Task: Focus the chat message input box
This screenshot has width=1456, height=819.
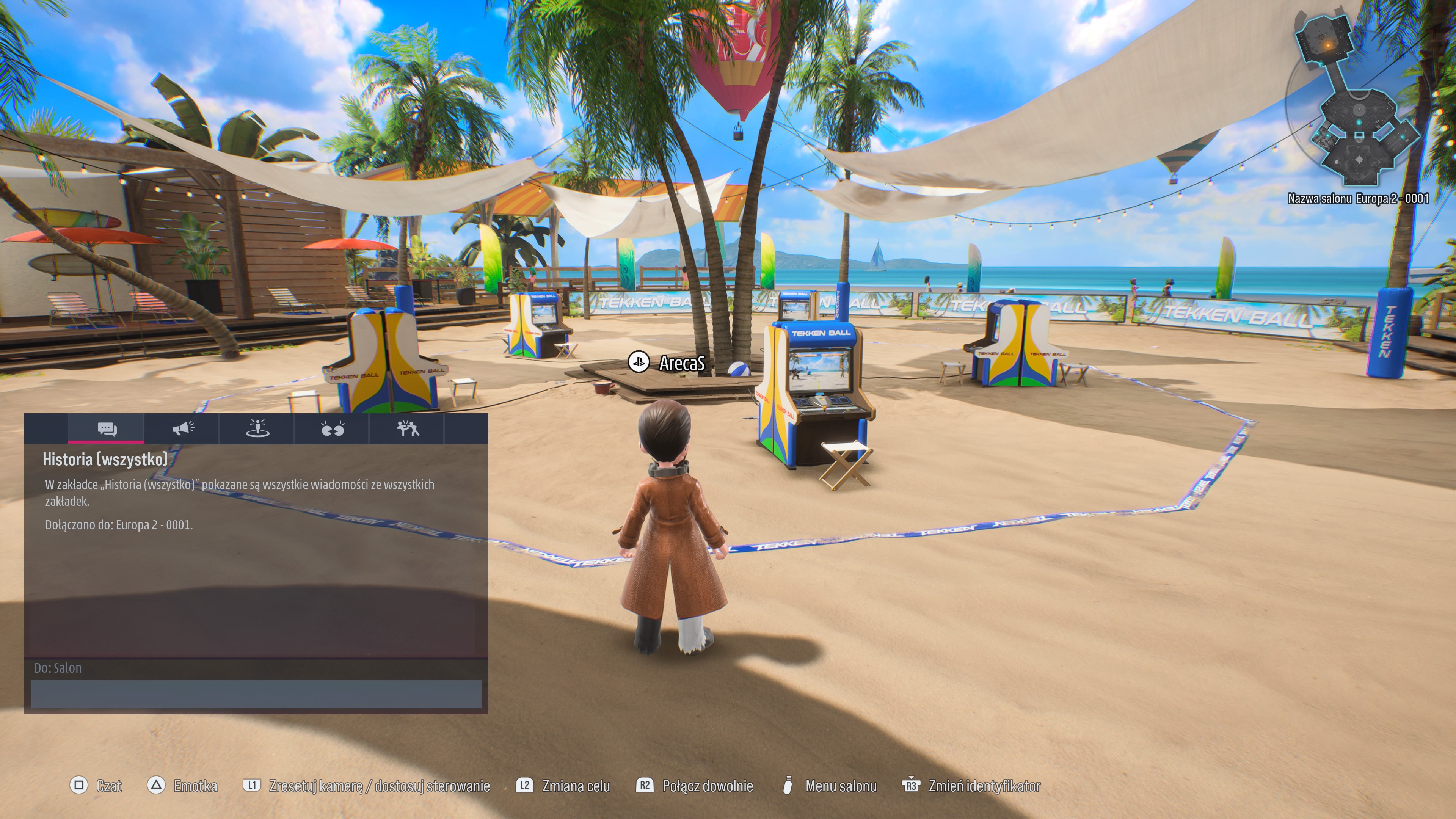Action: click(x=256, y=693)
